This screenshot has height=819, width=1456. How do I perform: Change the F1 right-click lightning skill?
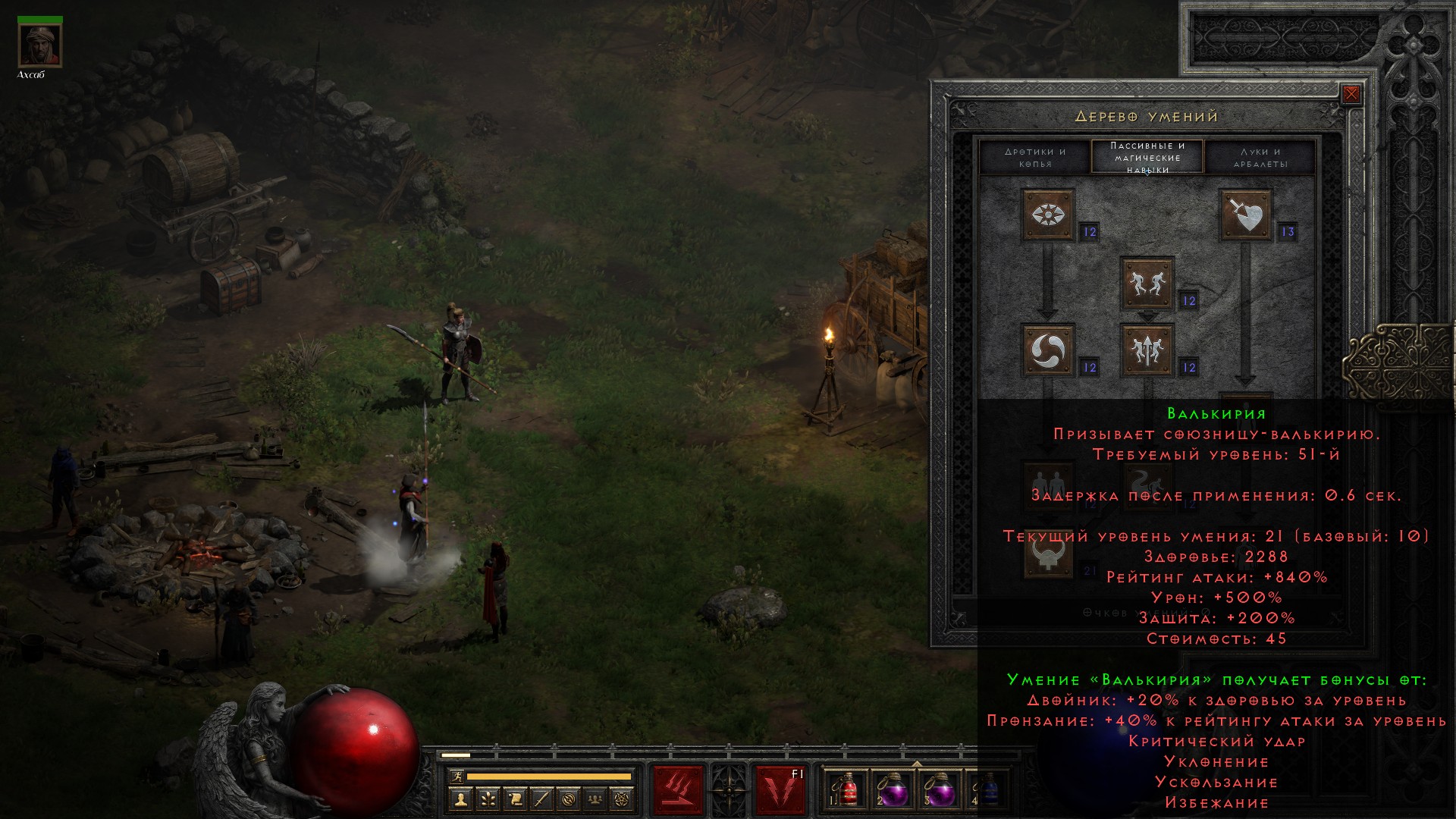[x=780, y=790]
